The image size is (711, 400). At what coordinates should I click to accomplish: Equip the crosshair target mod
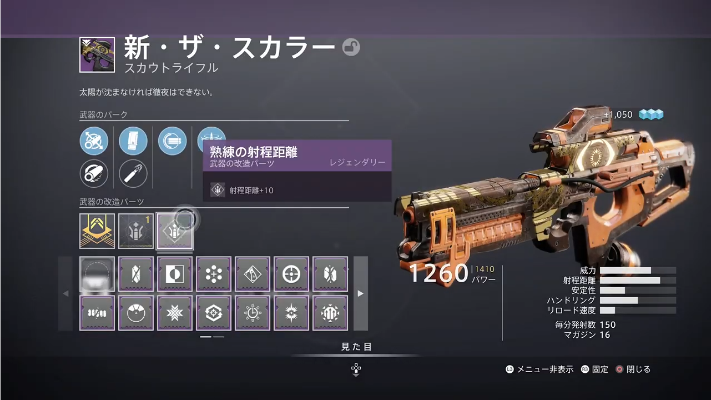pyautogui.click(x=291, y=274)
